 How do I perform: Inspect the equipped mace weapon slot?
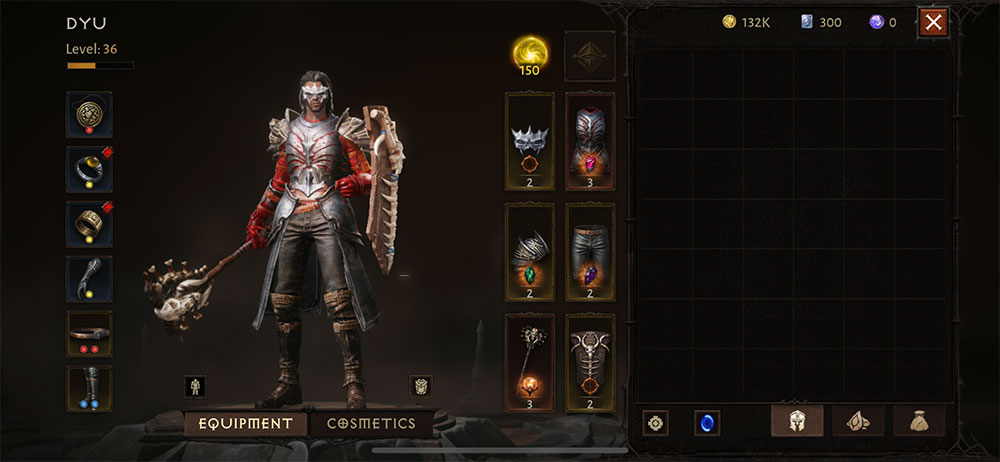(x=530, y=362)
